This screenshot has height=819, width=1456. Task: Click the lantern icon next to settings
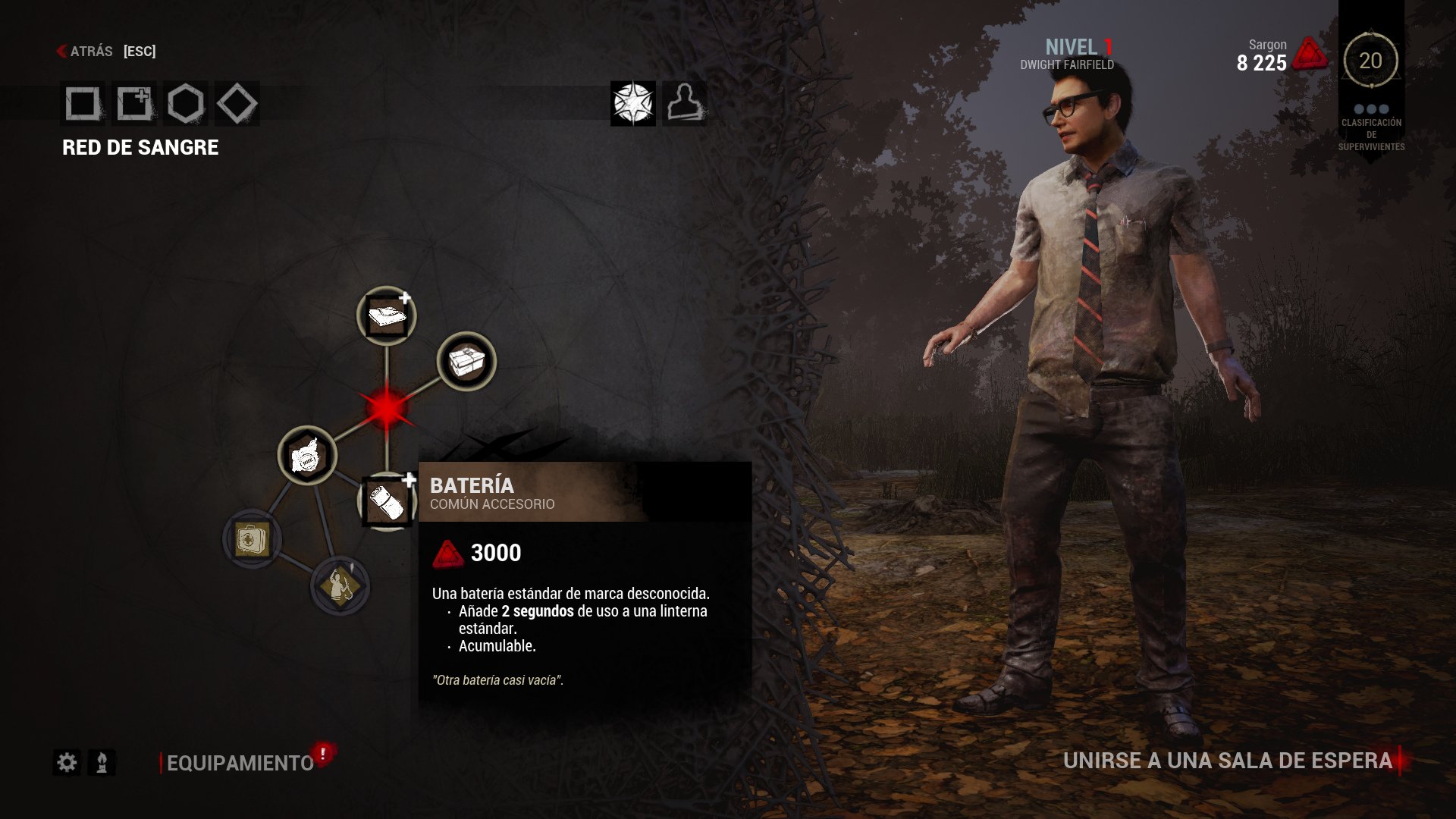point(102,762)
